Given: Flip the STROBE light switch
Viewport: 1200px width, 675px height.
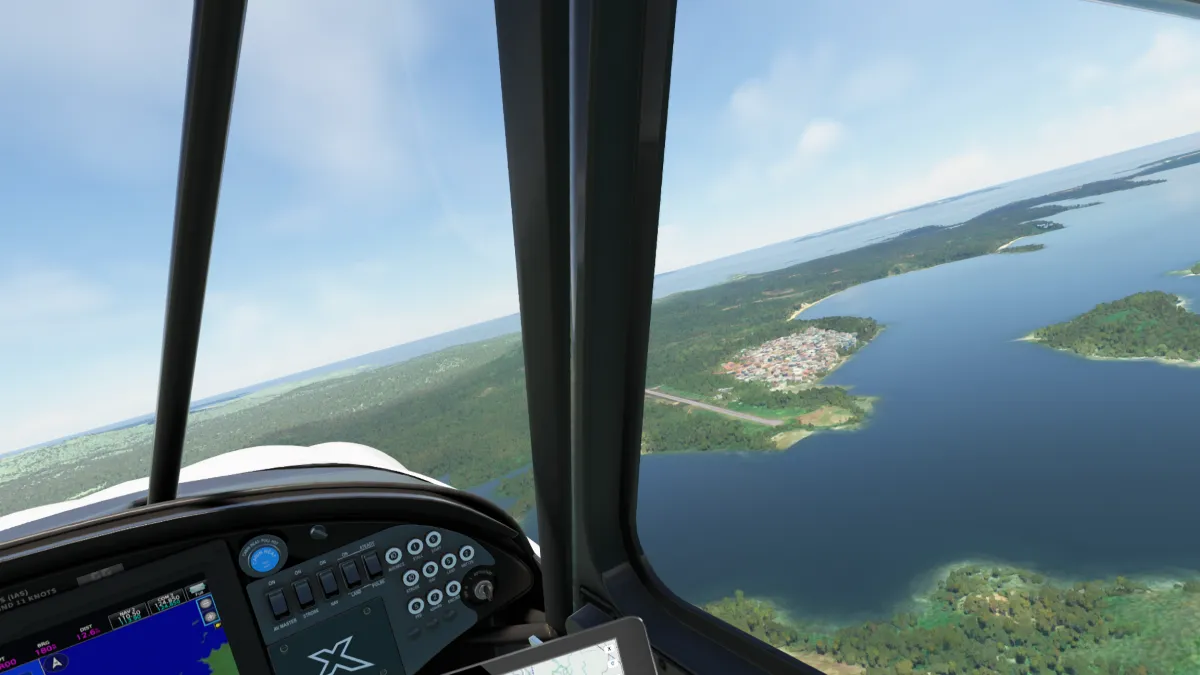Looking at the screenshot, I should pos(303,593).
